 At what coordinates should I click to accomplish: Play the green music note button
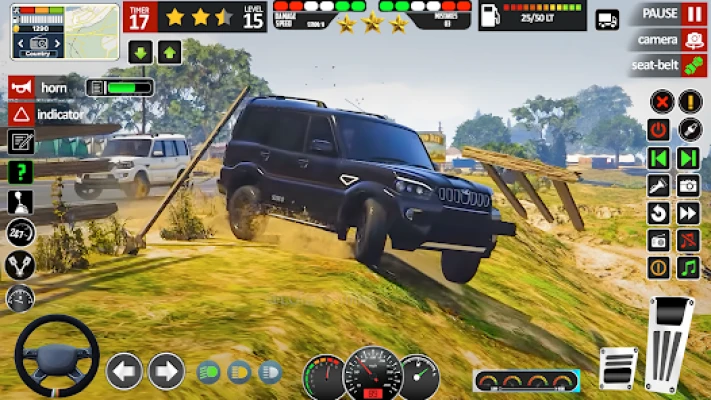pos(688,268)
